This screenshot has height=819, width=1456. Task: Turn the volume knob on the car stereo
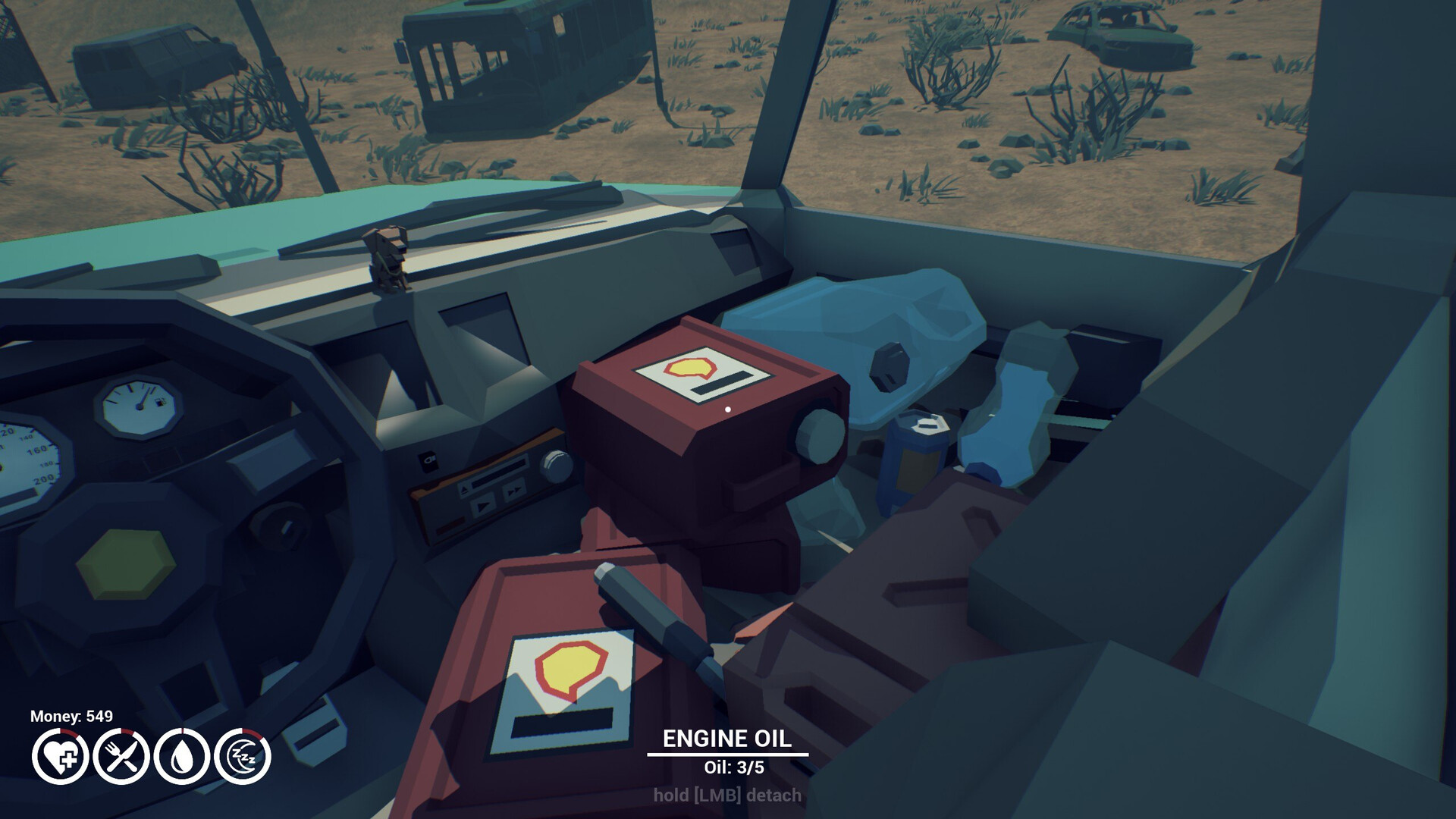point(557,468)
